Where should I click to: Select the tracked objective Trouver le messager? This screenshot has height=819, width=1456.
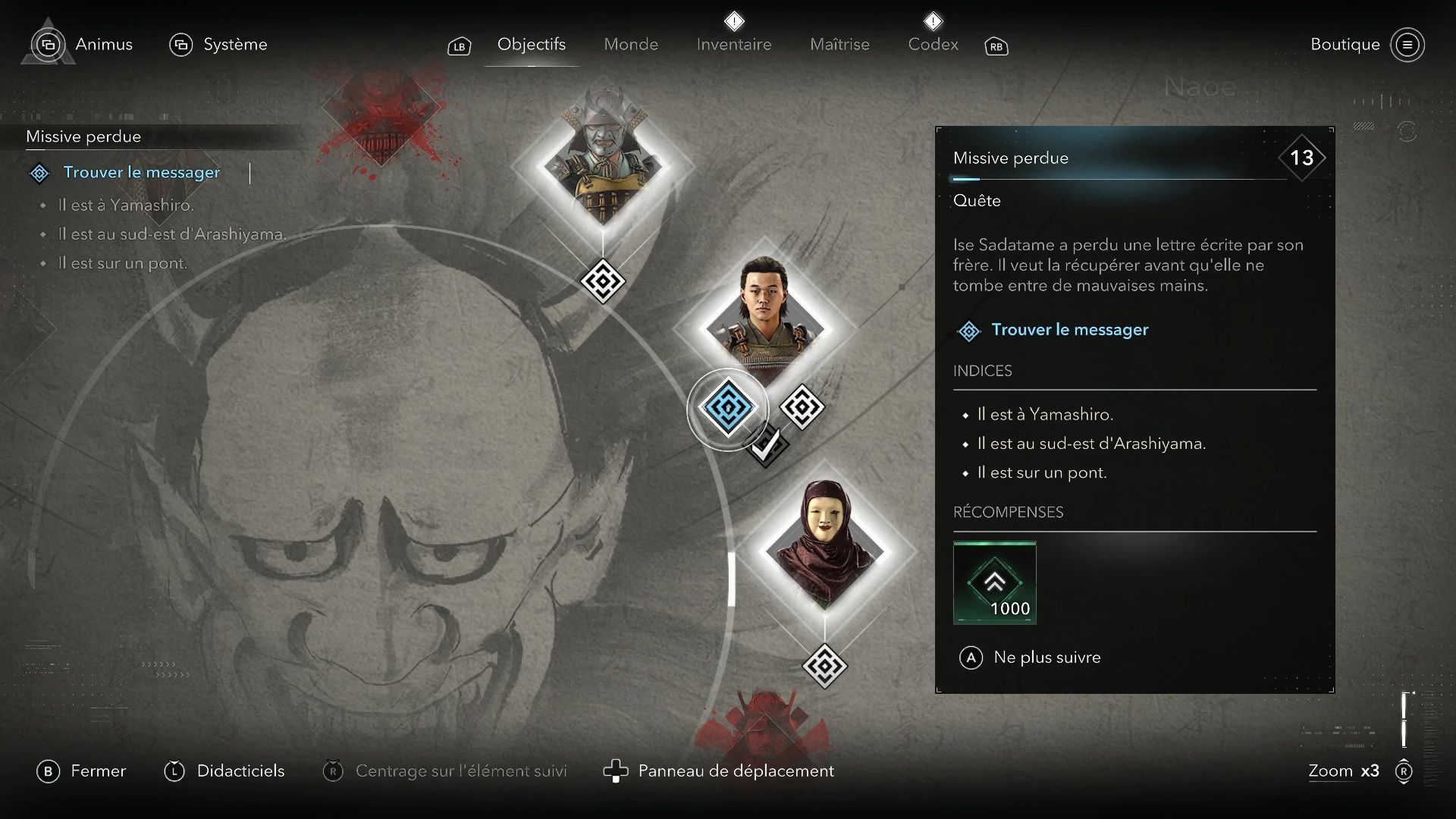coord(141,173)
